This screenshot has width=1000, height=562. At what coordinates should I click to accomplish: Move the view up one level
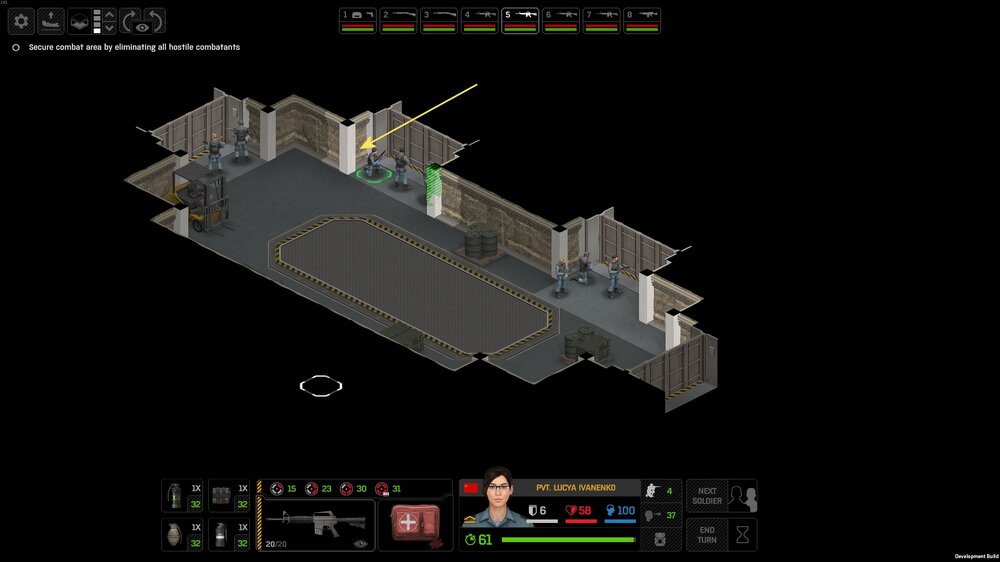point(110,14)
